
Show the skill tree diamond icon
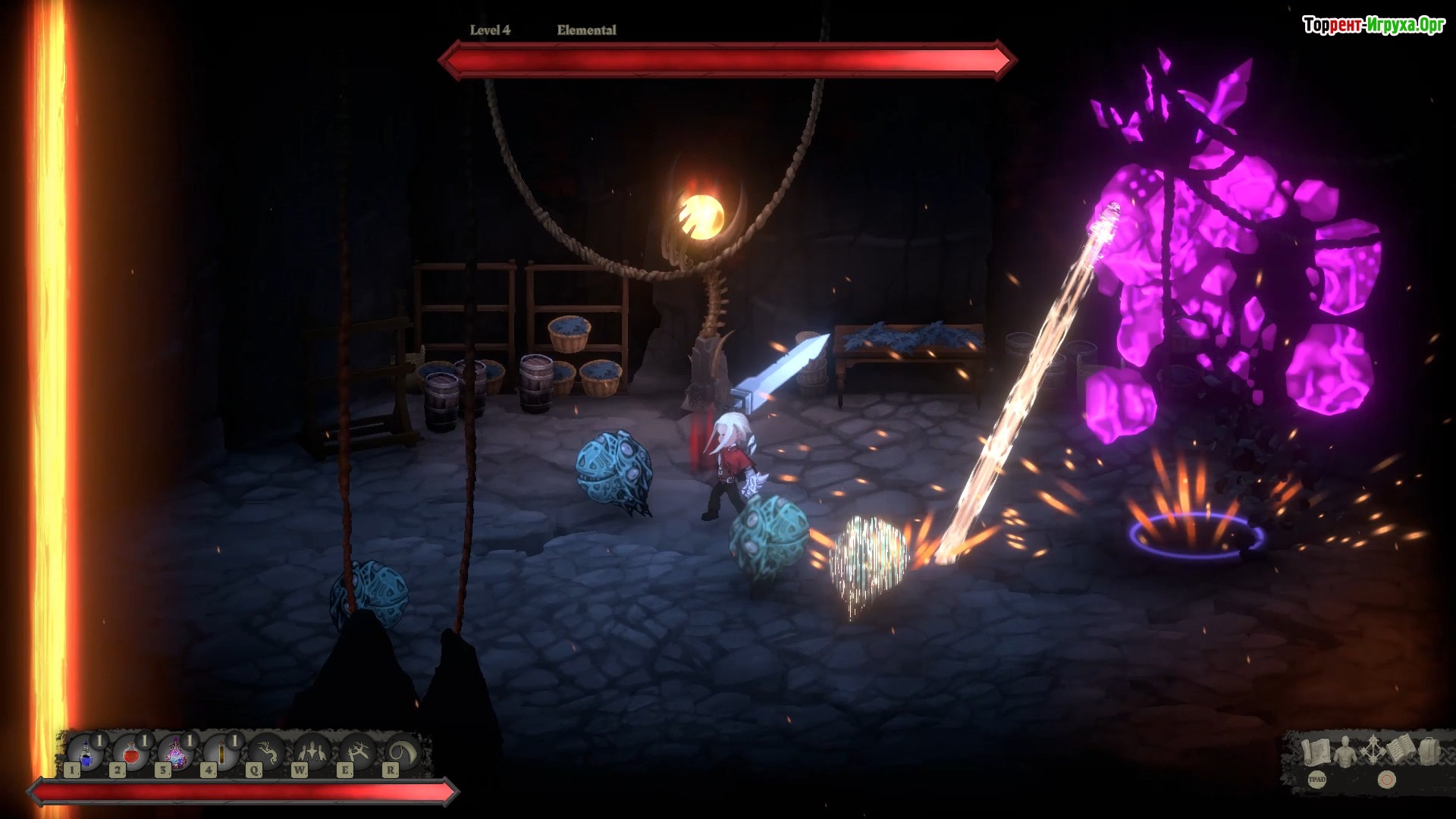tap(1373, 751)
